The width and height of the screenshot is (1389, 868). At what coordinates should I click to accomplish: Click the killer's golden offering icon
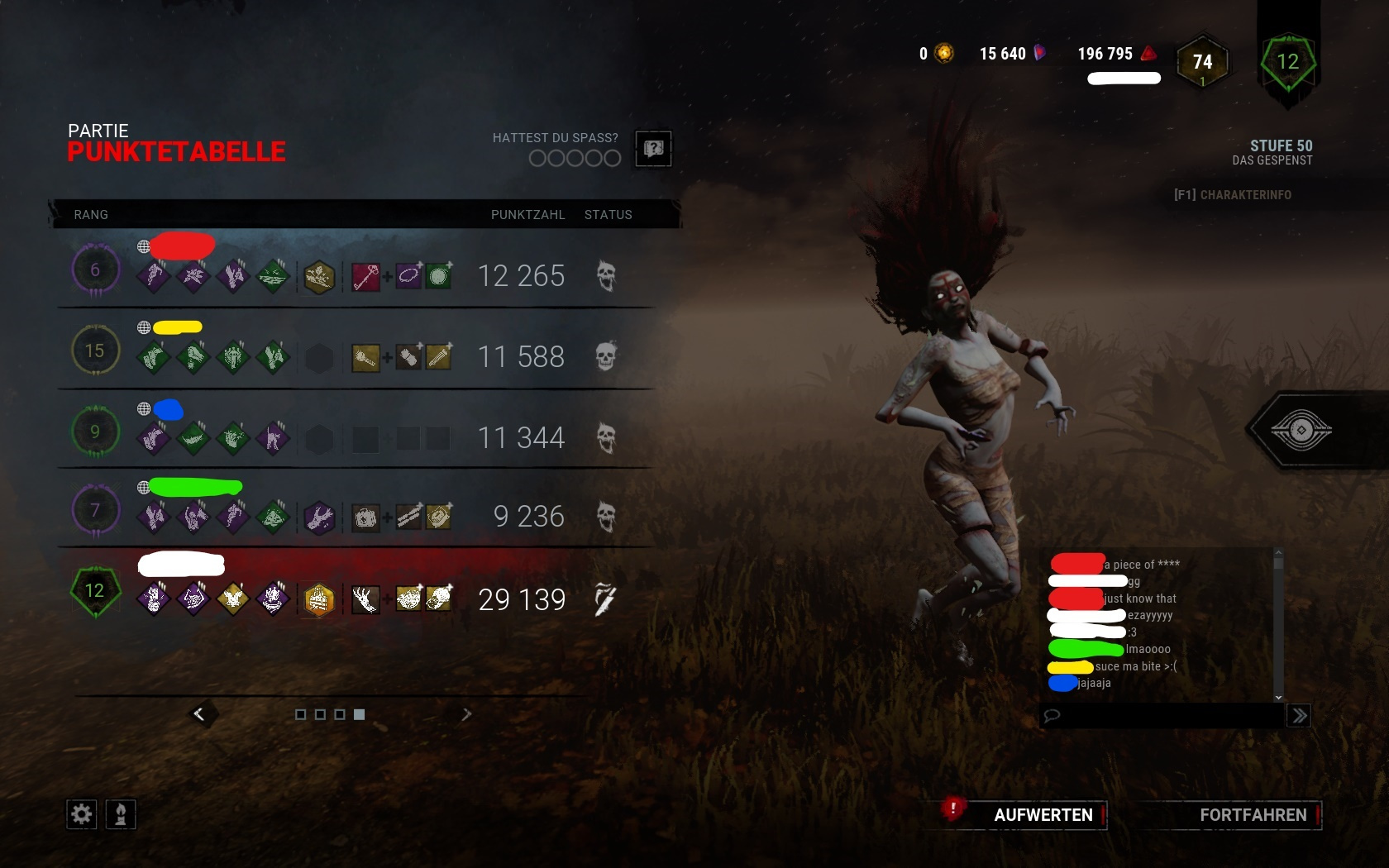pyautogui.click(x=320, y=601)
